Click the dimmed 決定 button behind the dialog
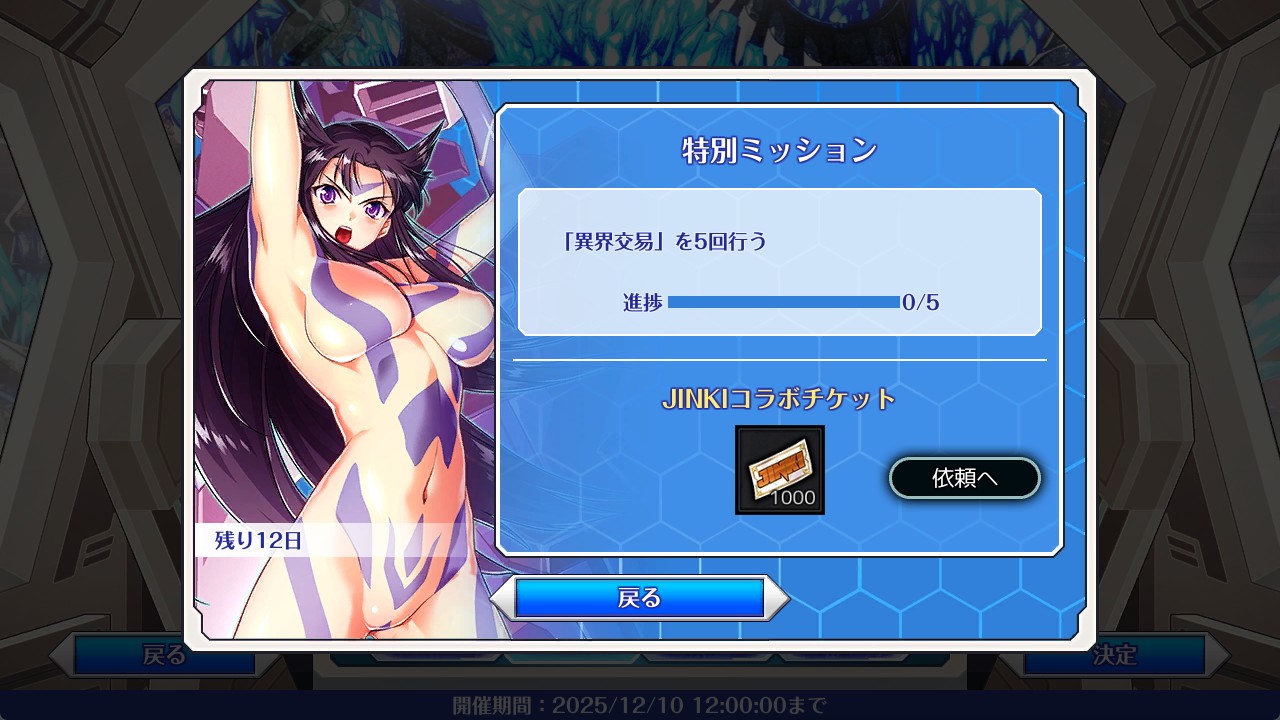The image size is (1280, 720). (x=1114, y=656)
